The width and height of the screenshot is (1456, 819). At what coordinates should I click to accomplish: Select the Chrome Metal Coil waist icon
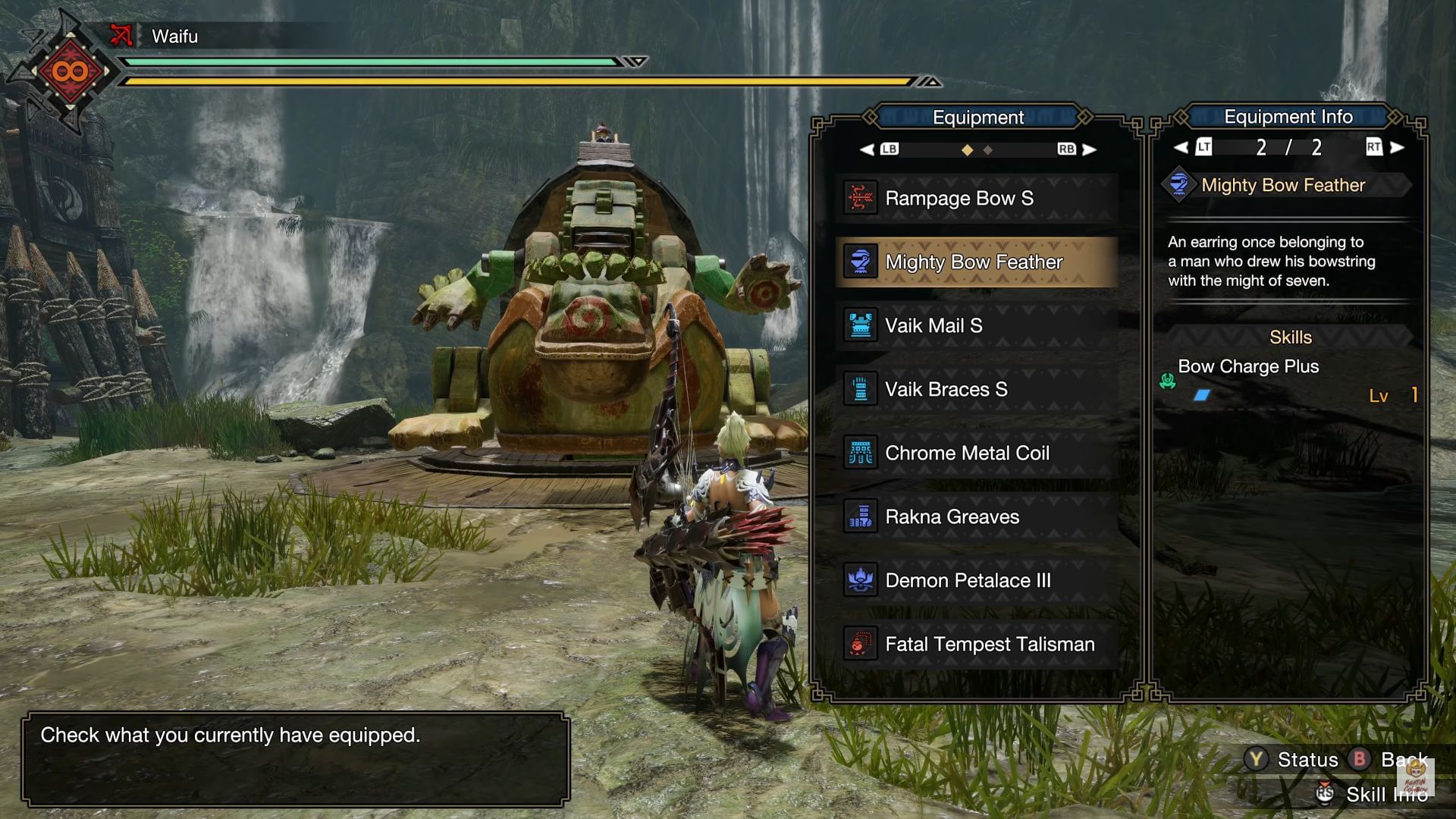click(x=859, y=453)
